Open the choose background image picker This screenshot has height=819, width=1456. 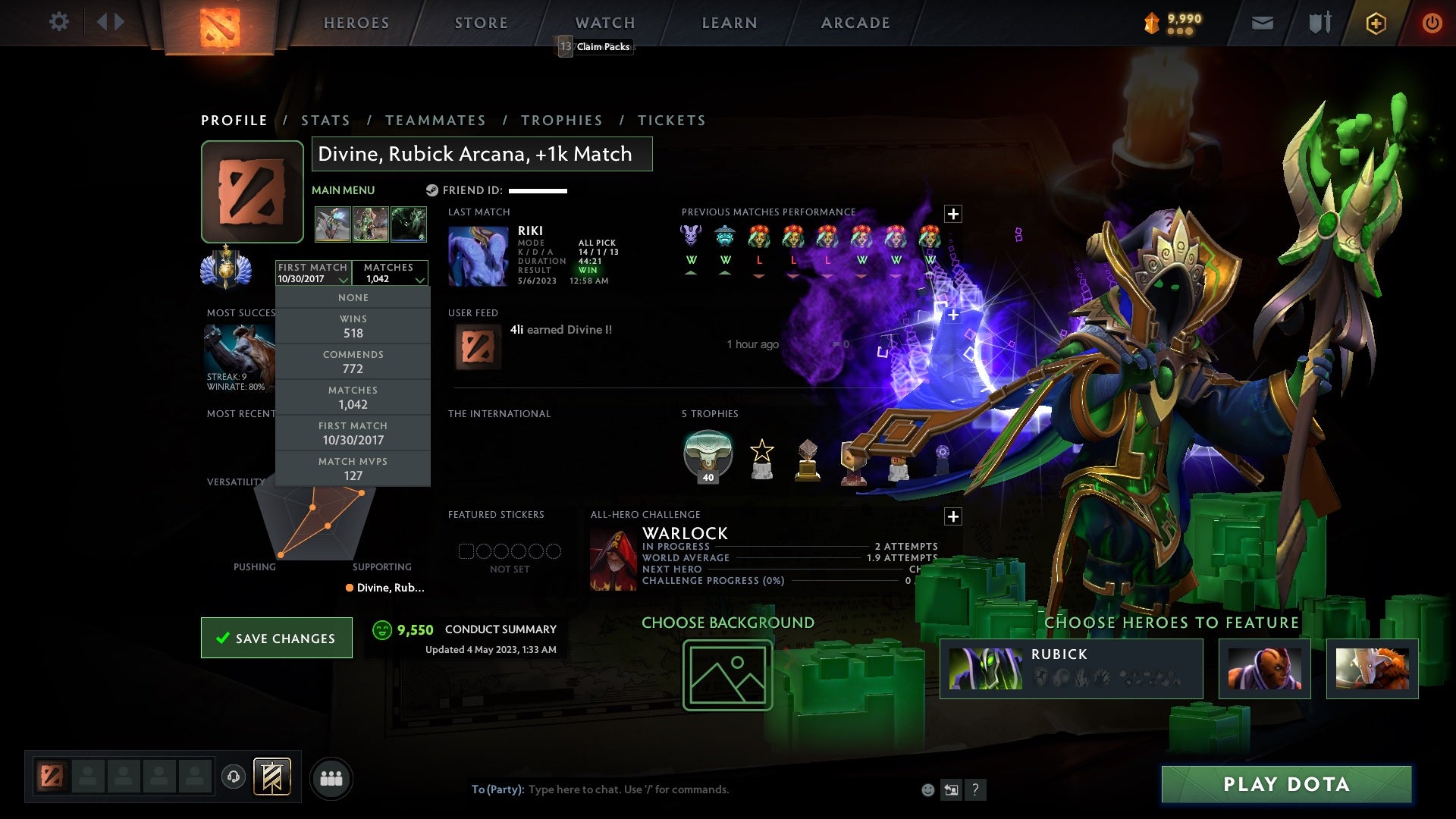pyautogui.click(x=727, y=675)
